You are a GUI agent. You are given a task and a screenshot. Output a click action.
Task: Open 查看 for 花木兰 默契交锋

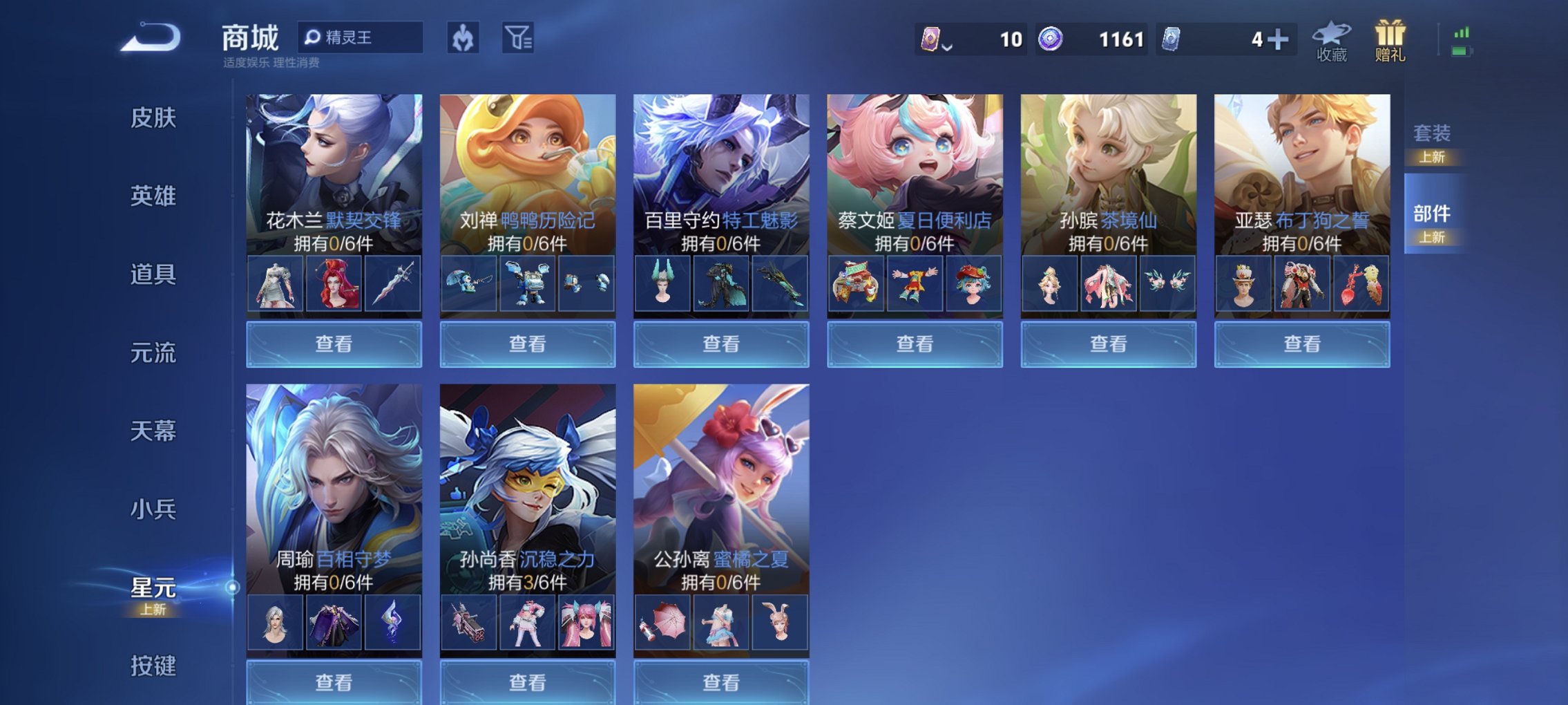[x=334, y=344]
